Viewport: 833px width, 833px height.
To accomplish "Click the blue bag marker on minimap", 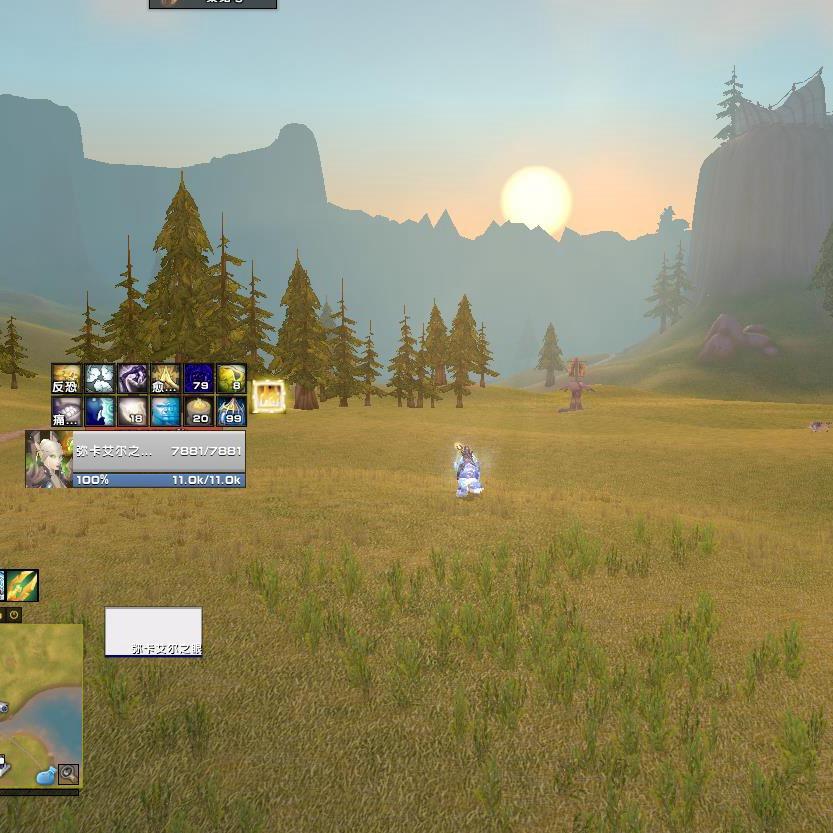I will coord(45,776).
